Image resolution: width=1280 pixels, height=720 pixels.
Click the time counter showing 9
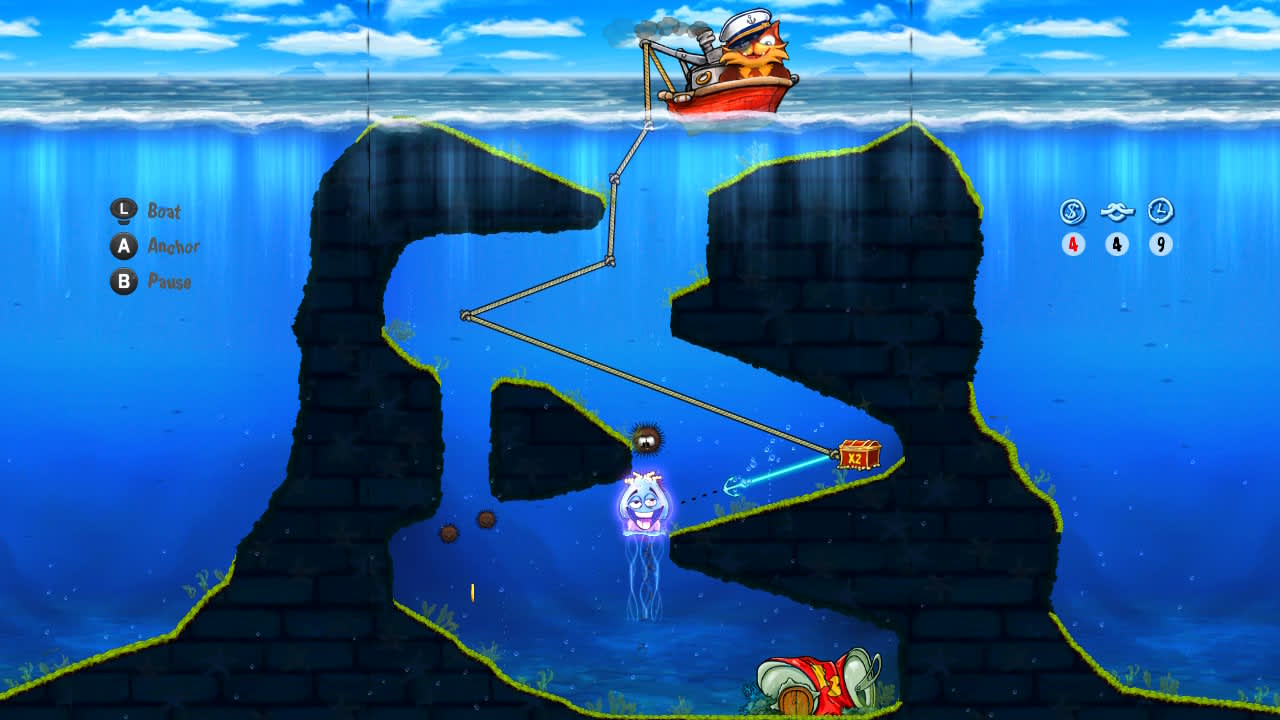[1159, 242]
